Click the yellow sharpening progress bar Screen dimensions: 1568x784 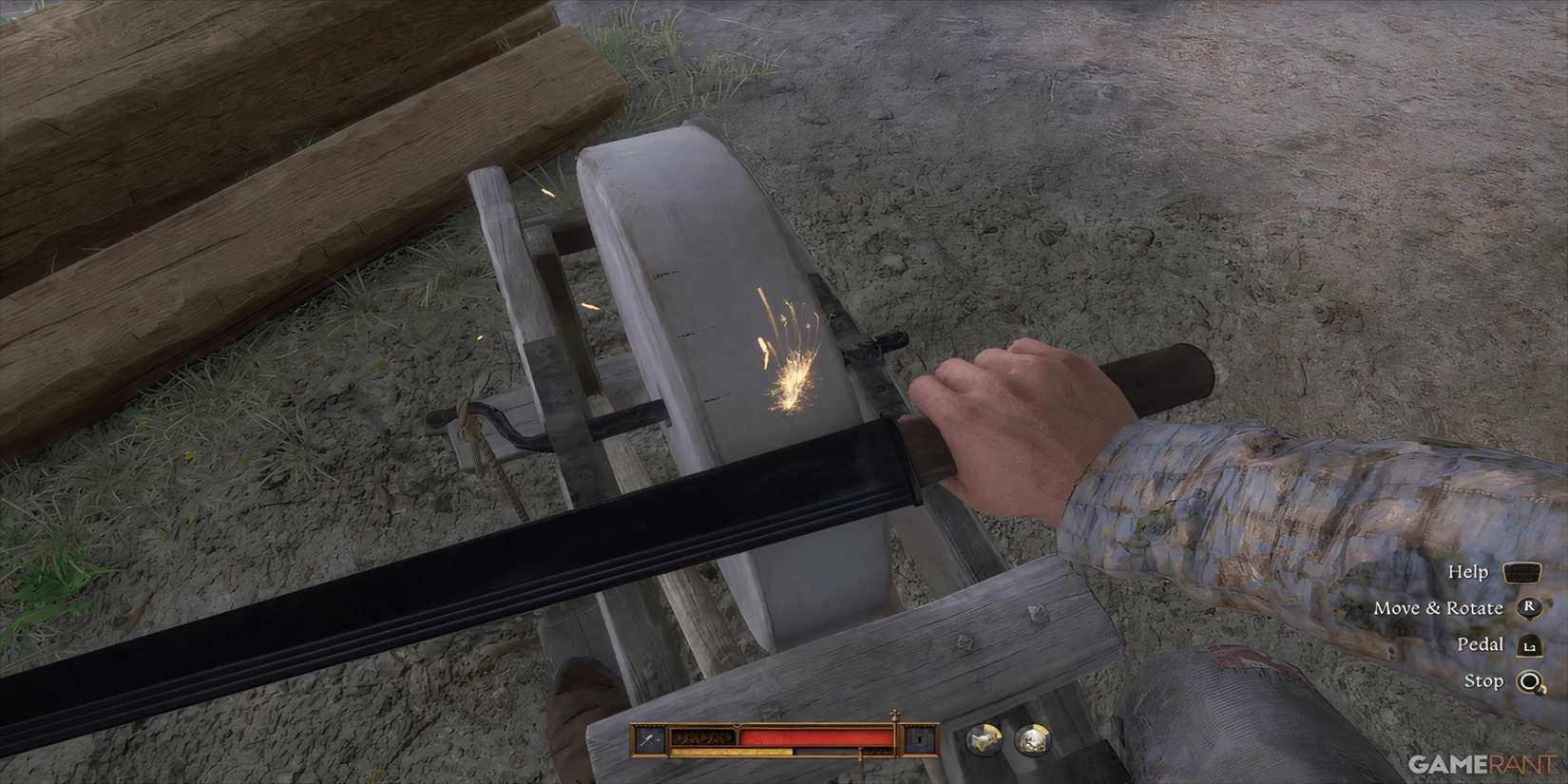coord(732,751)
